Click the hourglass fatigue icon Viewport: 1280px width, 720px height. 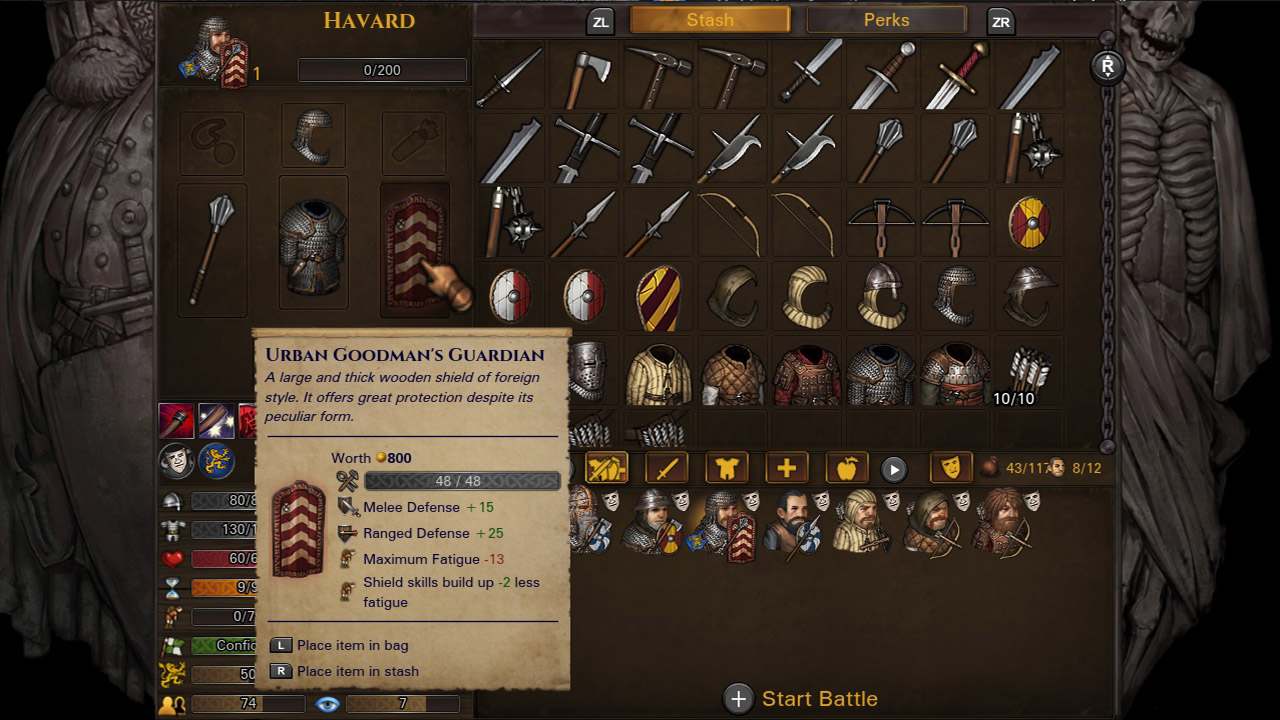(x=172, y=588)
